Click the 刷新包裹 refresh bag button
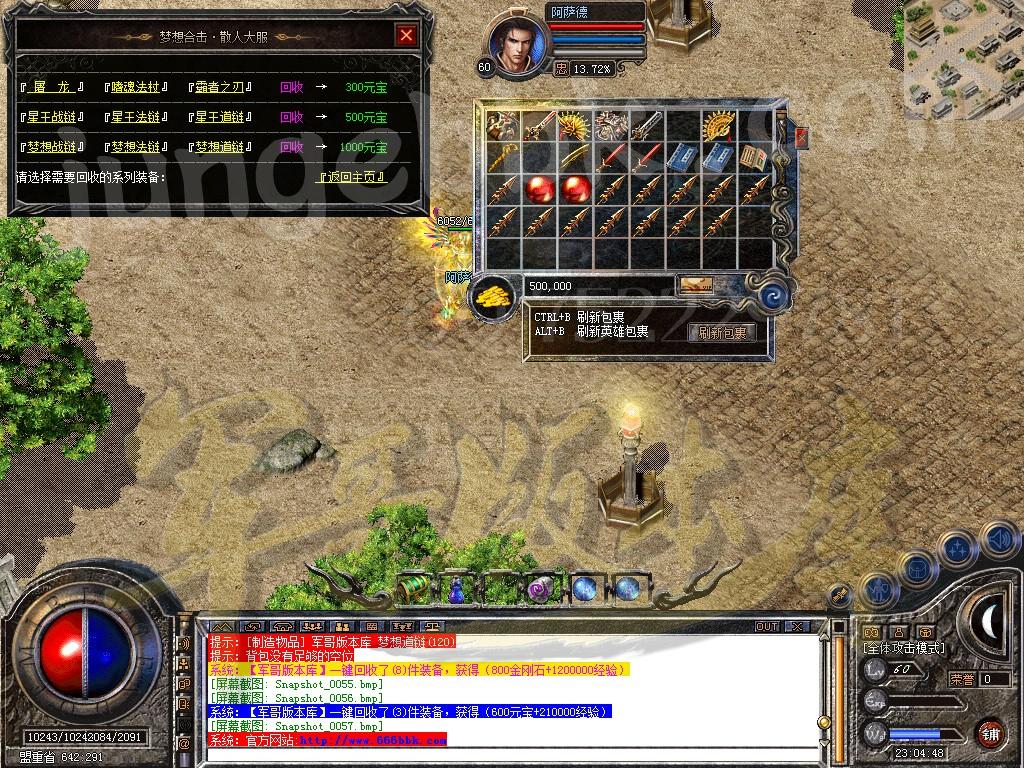1024x768 pixels. click(x=722, y=333)
